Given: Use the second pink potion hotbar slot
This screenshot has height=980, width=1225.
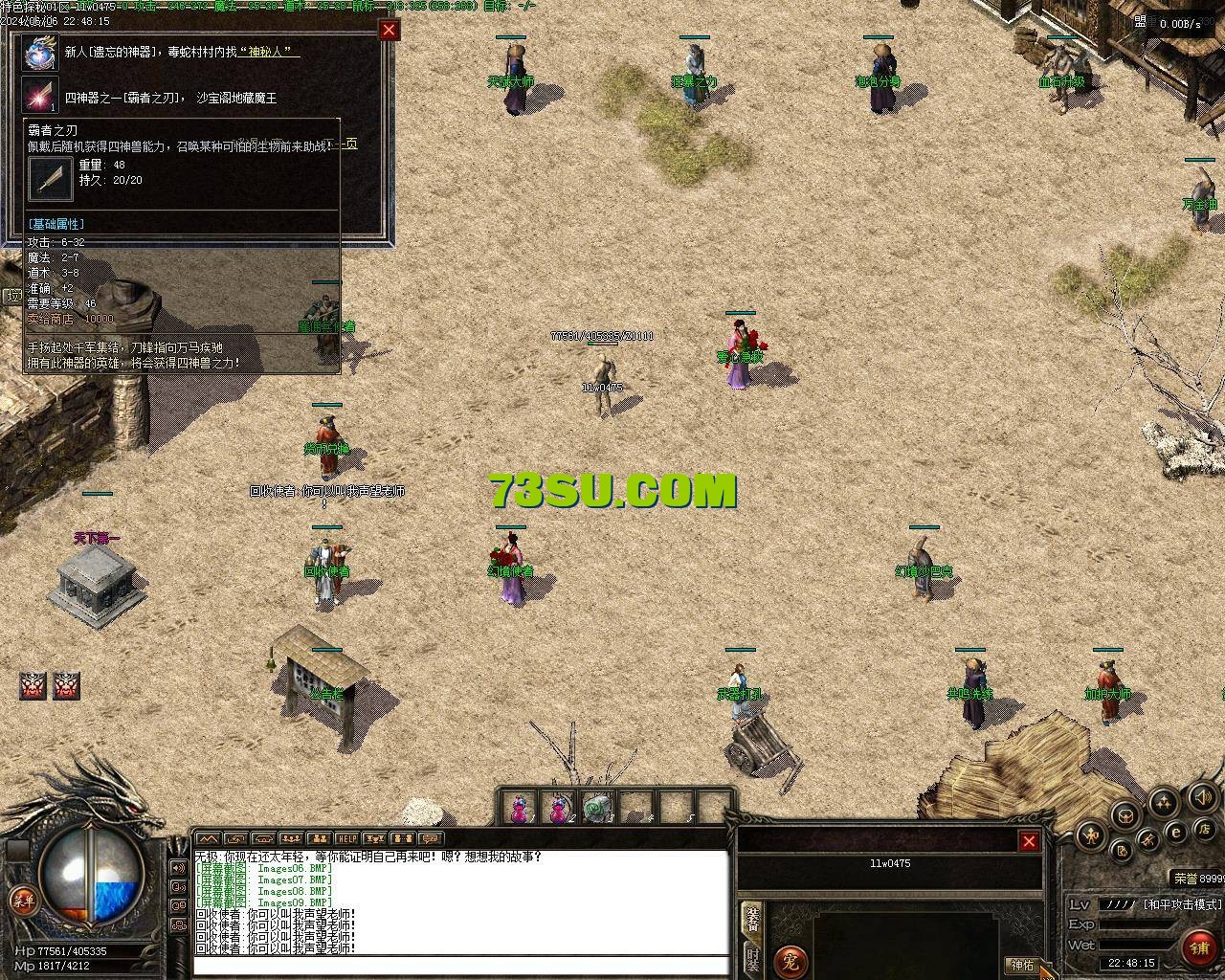Looking at the screenshot, I should pyautogui.click(x=559, y=809).
